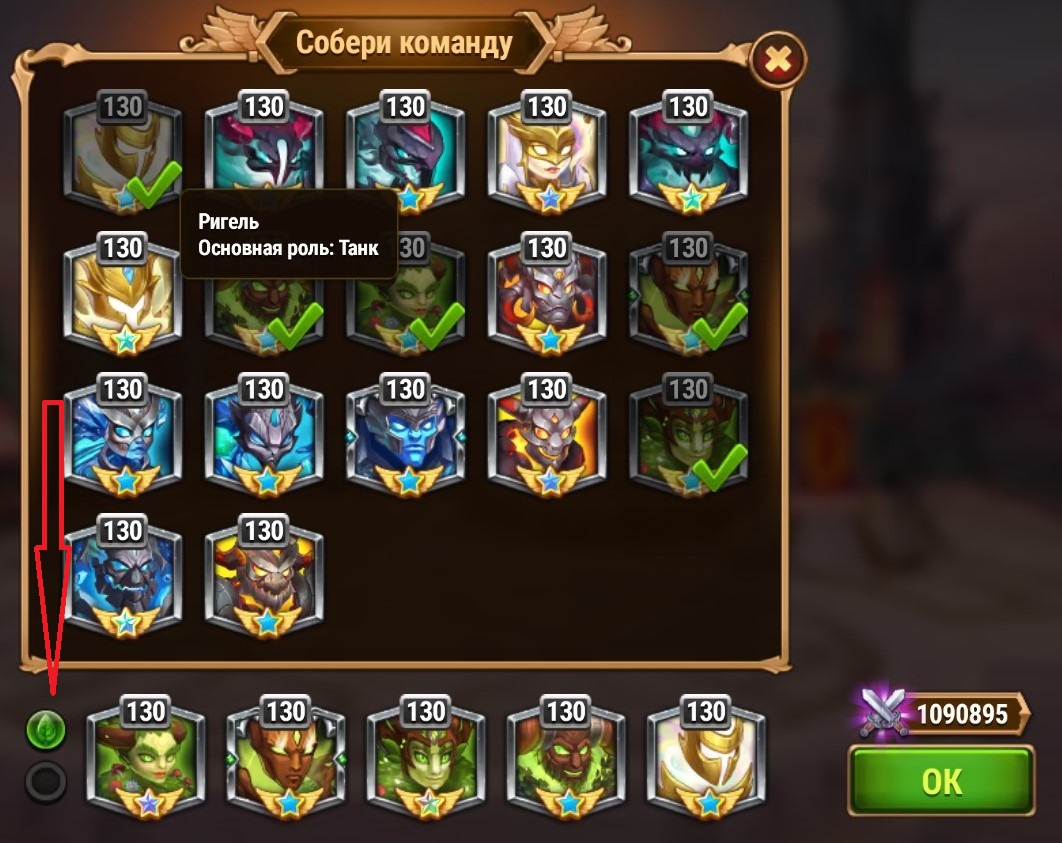Click the empty dark totem slot

(x=45, y=781)
